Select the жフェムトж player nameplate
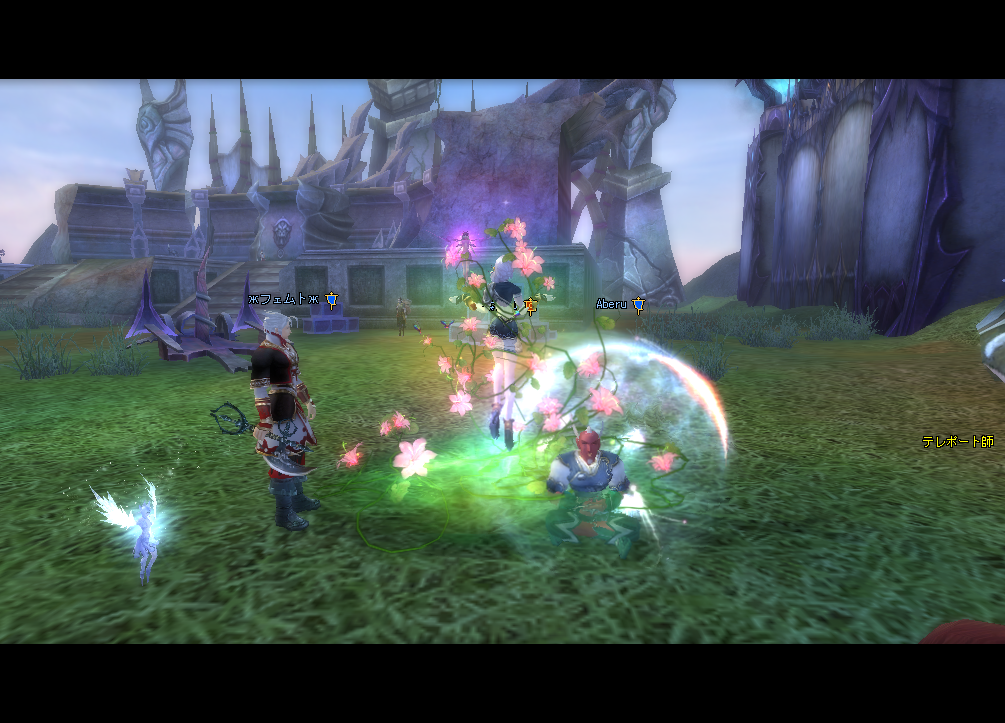The image size is (1005, 723). pos(284,299)
